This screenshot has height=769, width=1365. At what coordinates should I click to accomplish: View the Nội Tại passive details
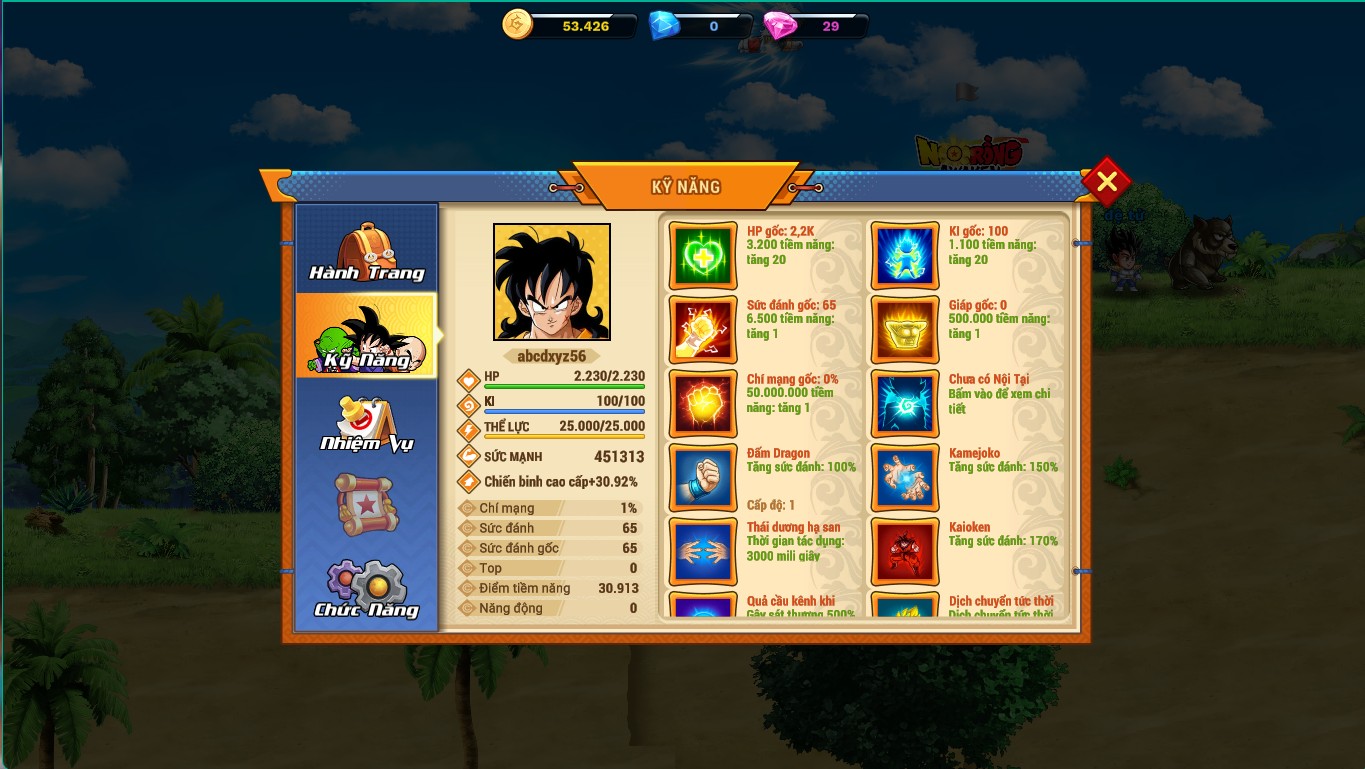point(905,404)
